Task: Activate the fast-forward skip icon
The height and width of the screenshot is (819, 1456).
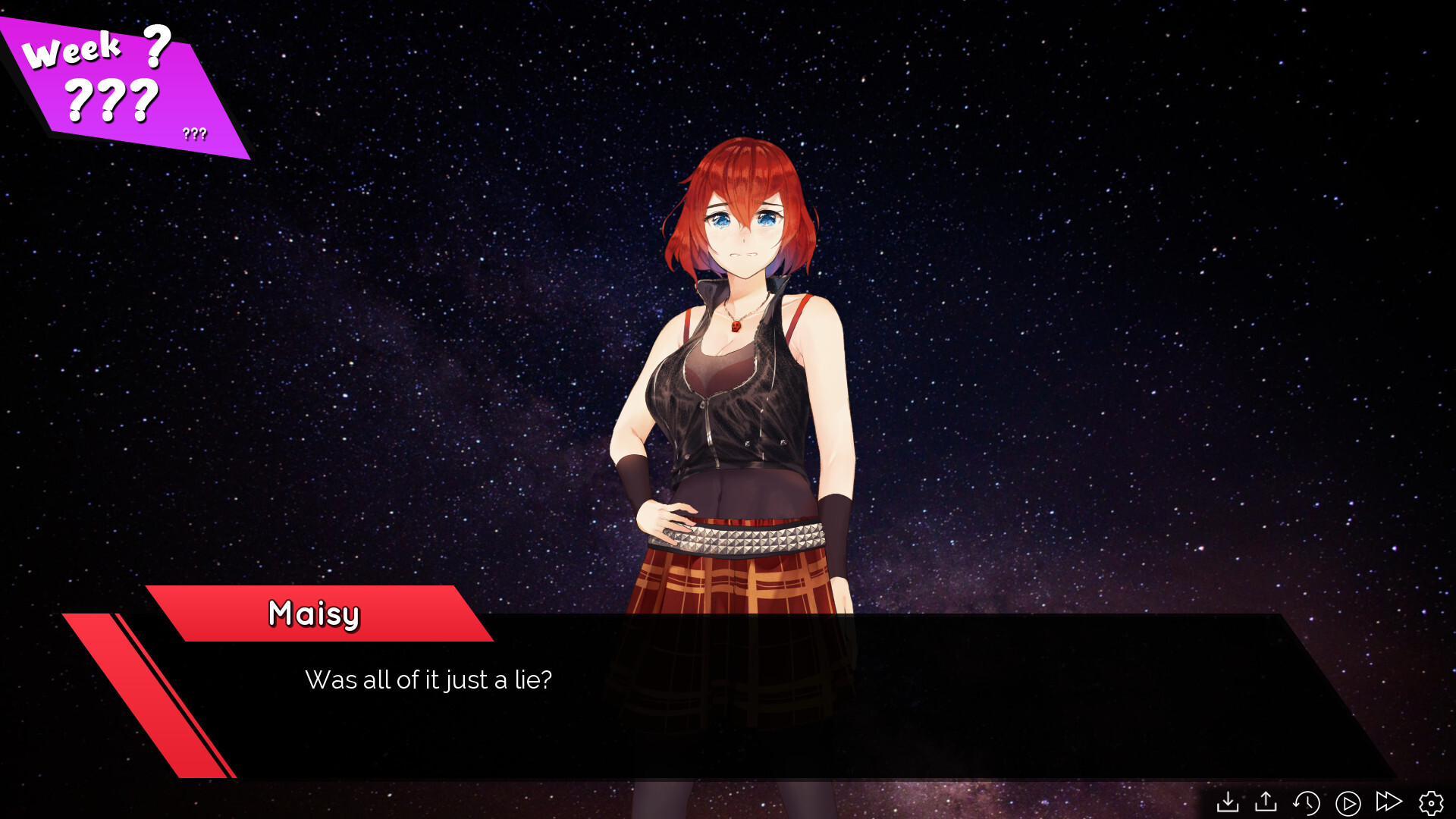Action: point(1389,802)
